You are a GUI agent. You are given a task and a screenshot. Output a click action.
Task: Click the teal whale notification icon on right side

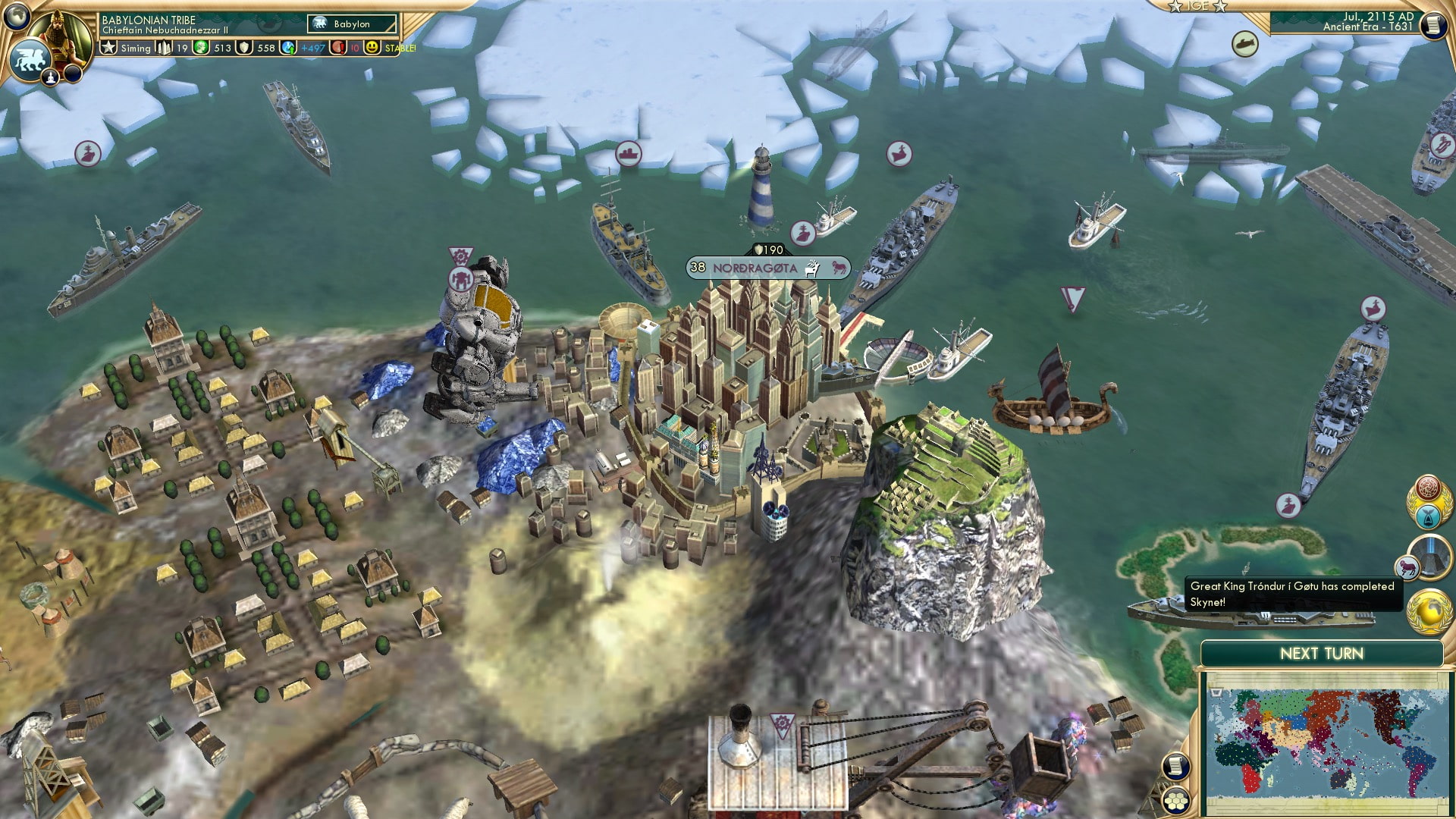pos(1427,517)
